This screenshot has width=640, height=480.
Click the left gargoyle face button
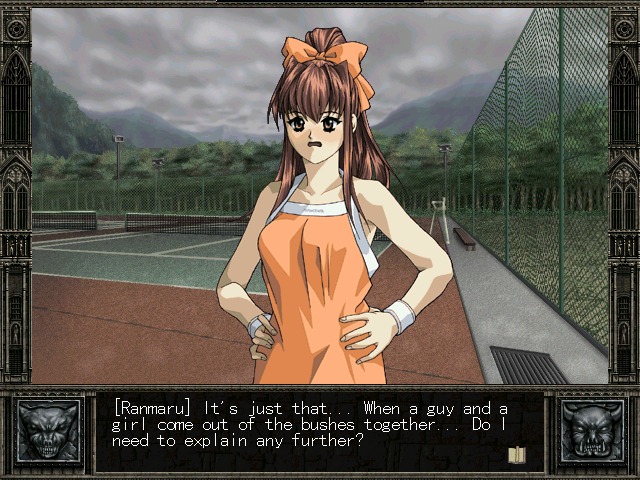coord(48,432)
